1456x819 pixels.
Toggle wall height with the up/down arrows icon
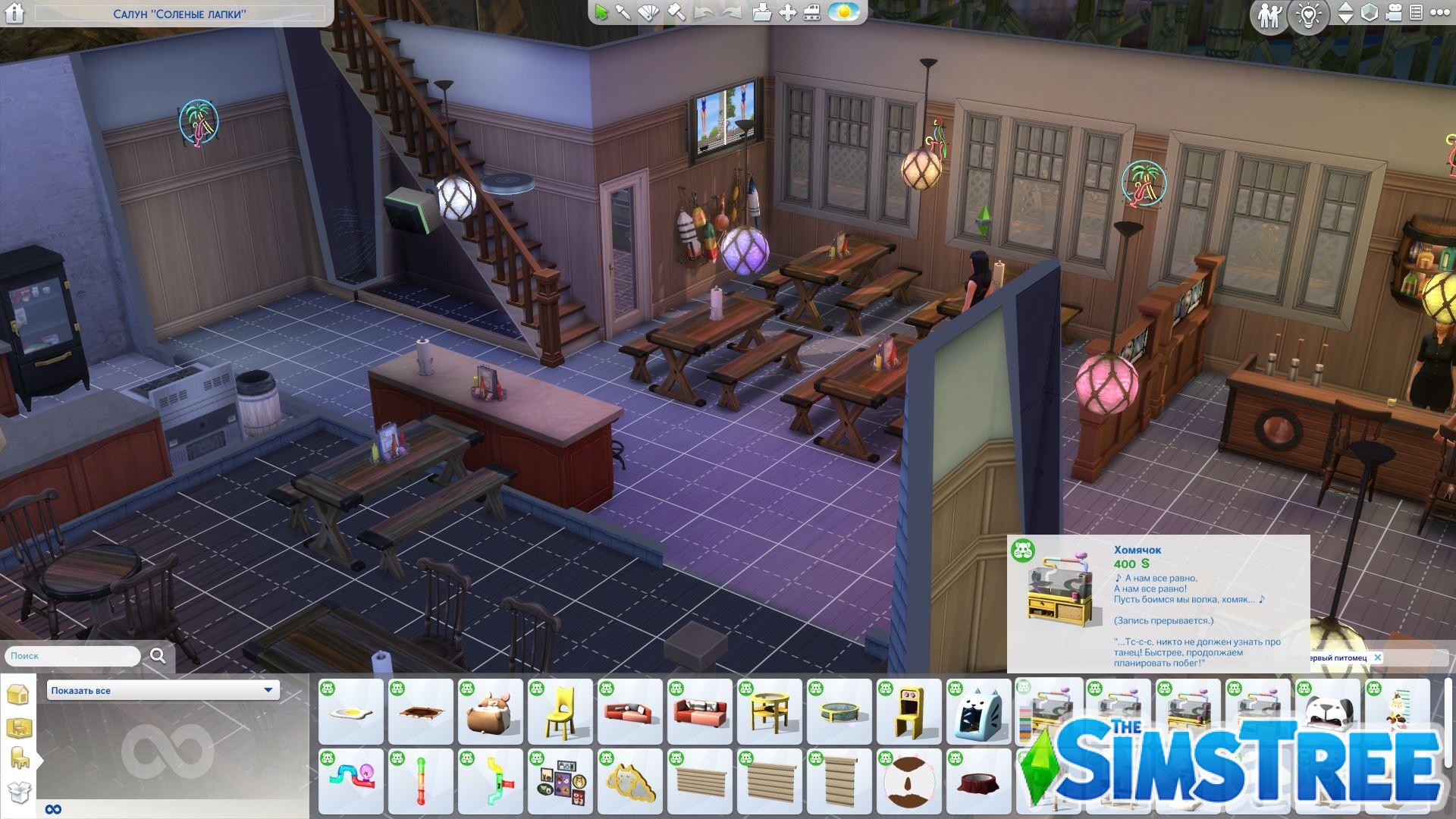pyautogui.click(x=1345, y=14)
